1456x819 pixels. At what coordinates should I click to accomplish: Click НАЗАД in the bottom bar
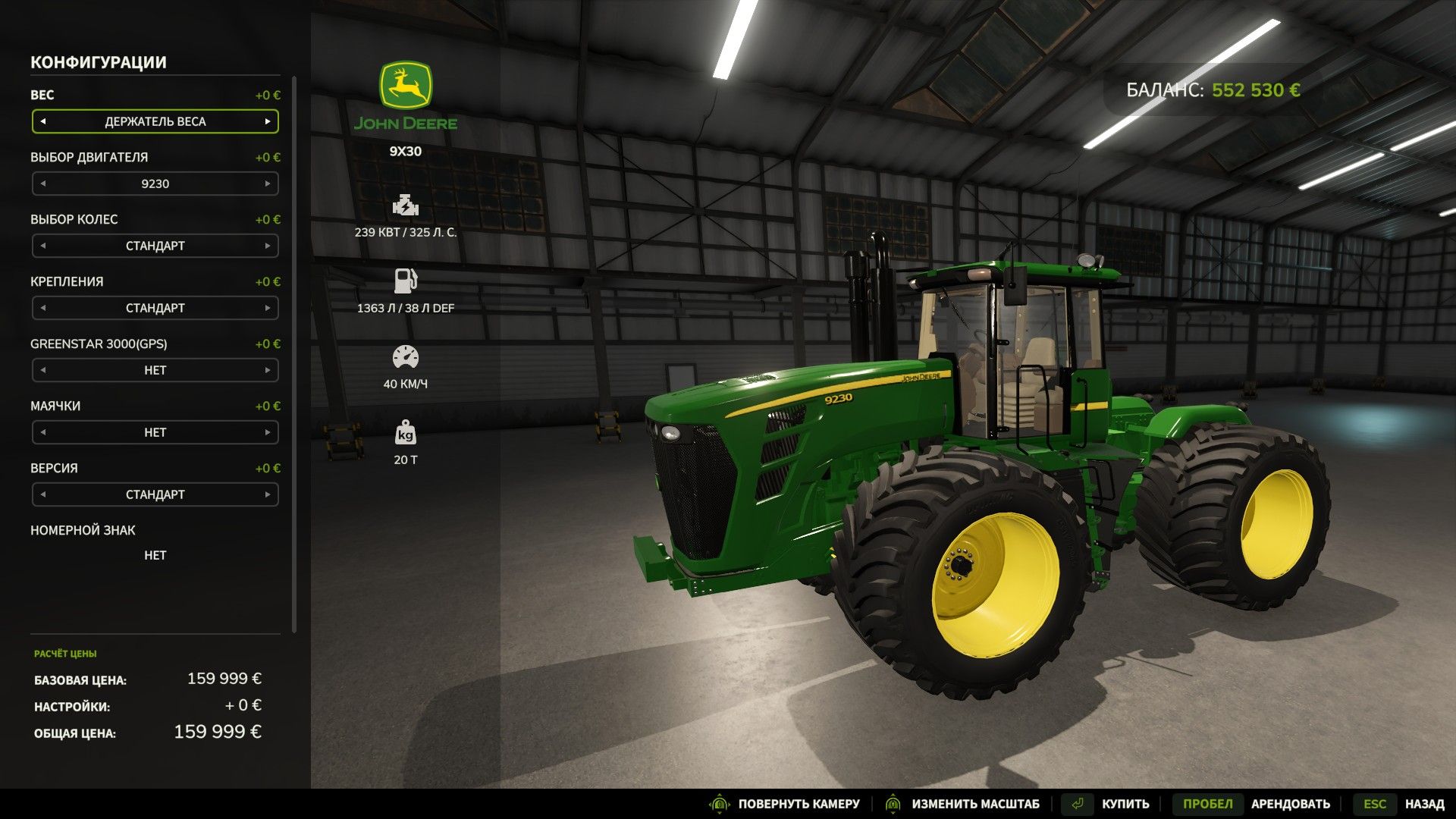pos(1423,803)
